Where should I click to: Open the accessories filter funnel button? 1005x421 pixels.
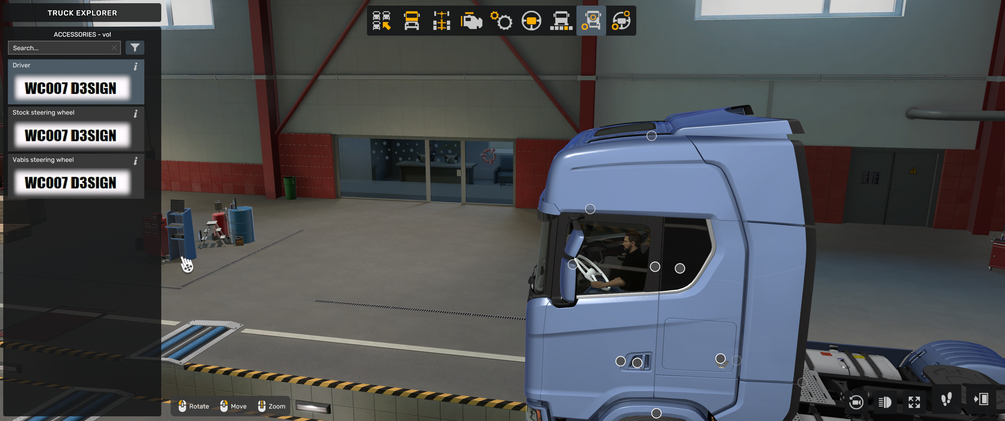(135, 48)
